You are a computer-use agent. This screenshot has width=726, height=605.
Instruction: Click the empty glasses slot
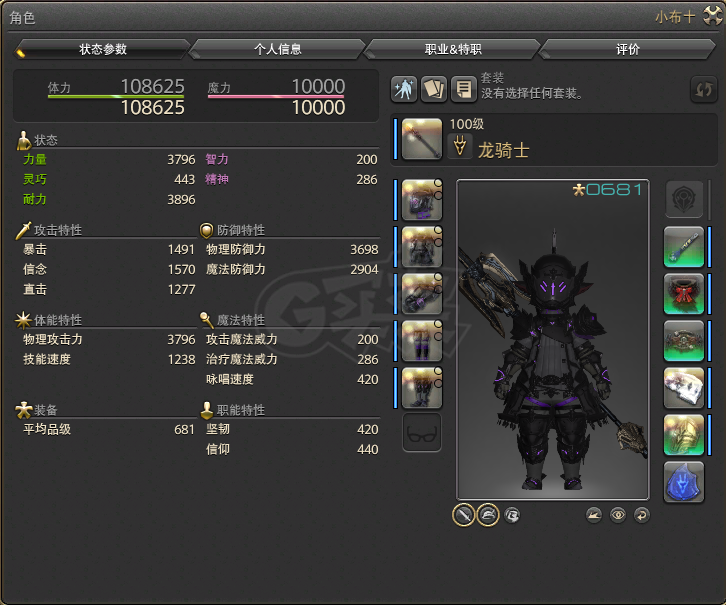[422, 433]
